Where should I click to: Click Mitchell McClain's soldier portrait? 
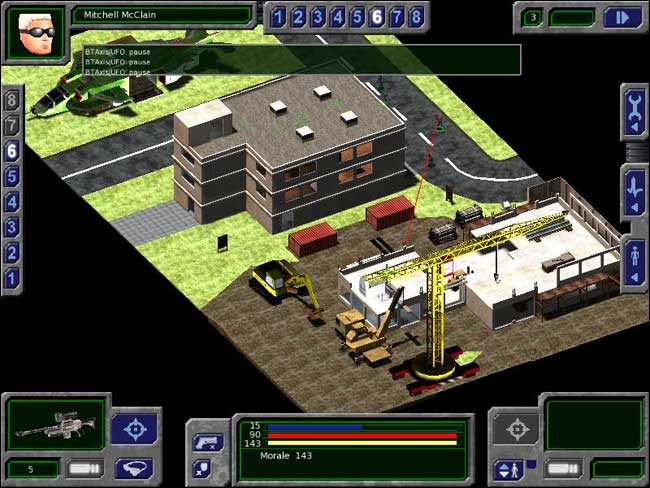[35, 31]
